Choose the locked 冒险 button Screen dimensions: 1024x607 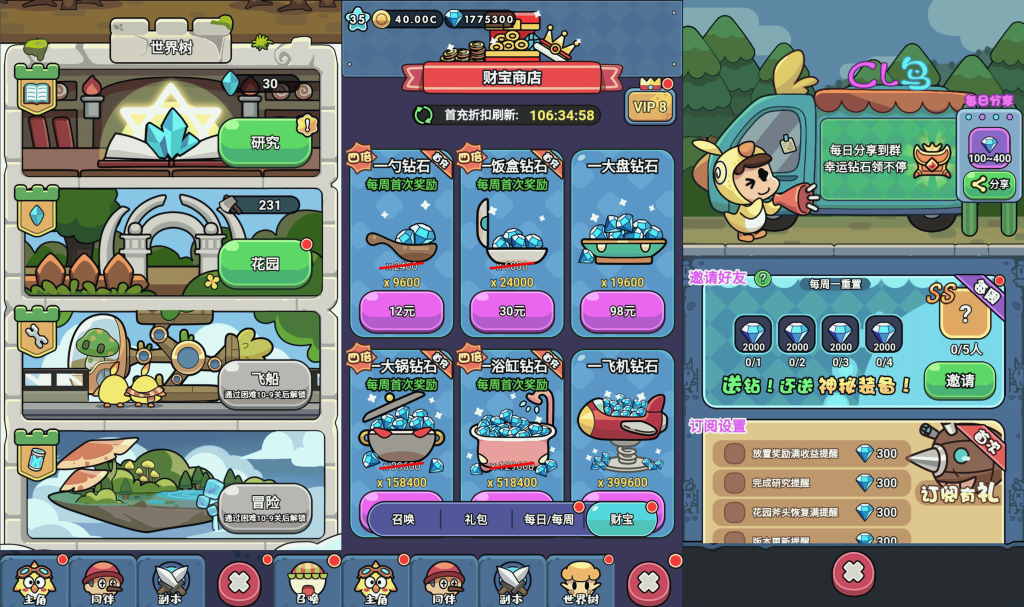[264, 508]
